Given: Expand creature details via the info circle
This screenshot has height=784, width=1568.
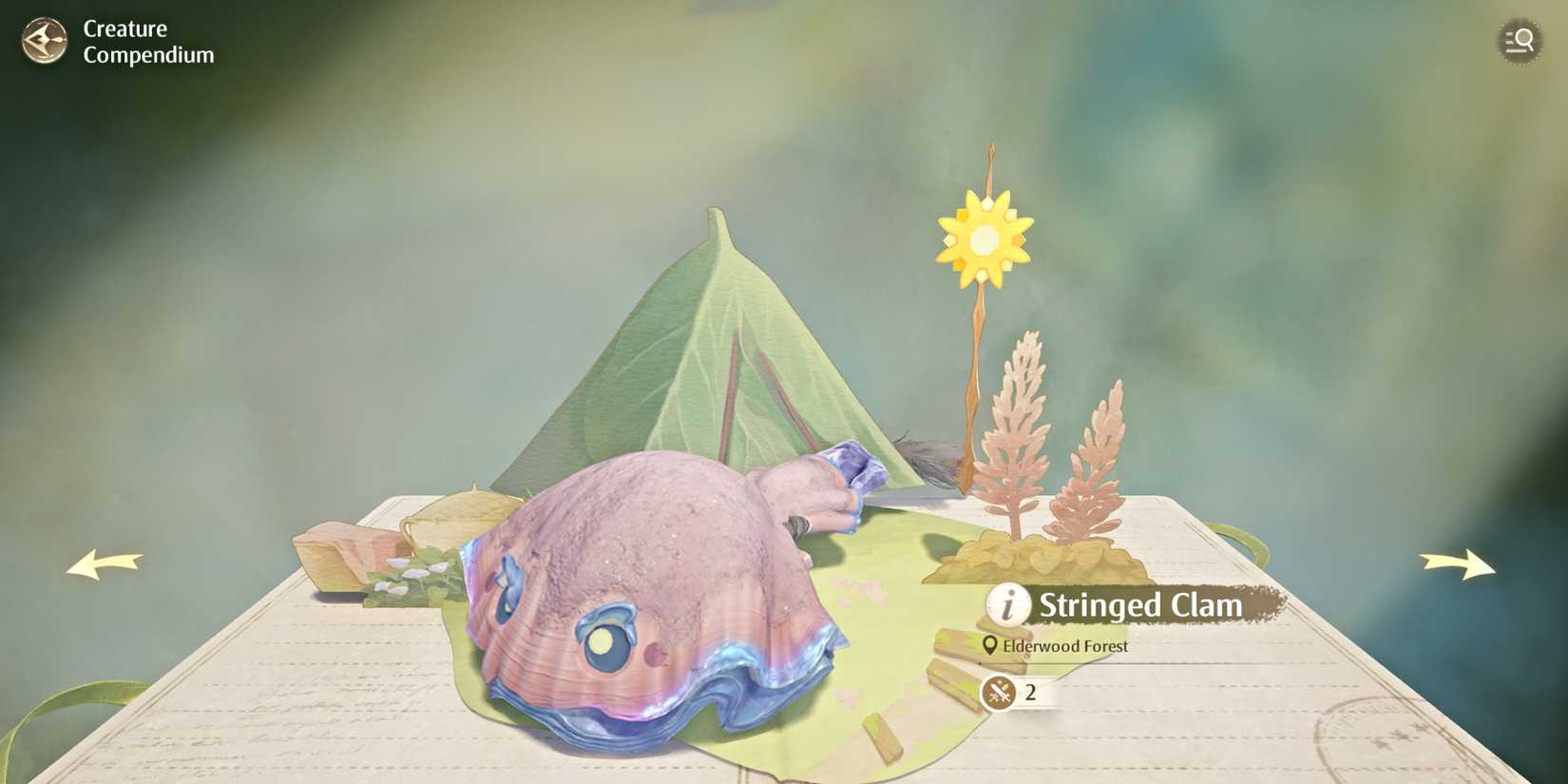Looking at the screenshot, I should pos(1007,604).
